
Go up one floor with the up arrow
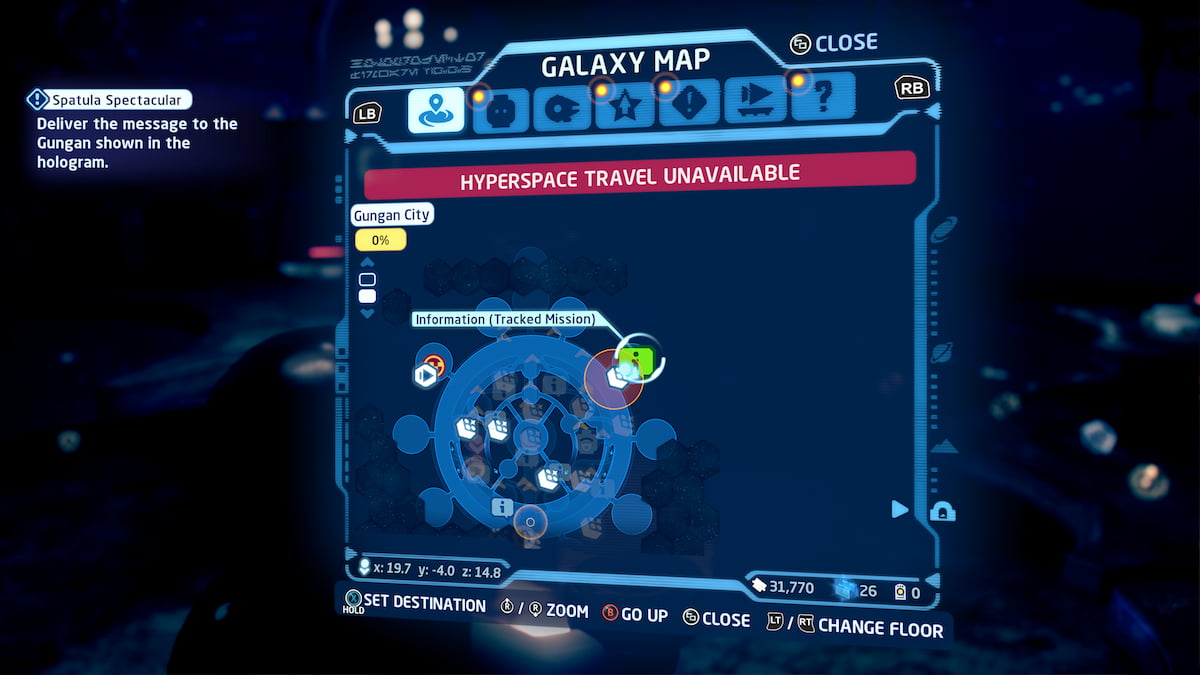click(x=367, y=263)
